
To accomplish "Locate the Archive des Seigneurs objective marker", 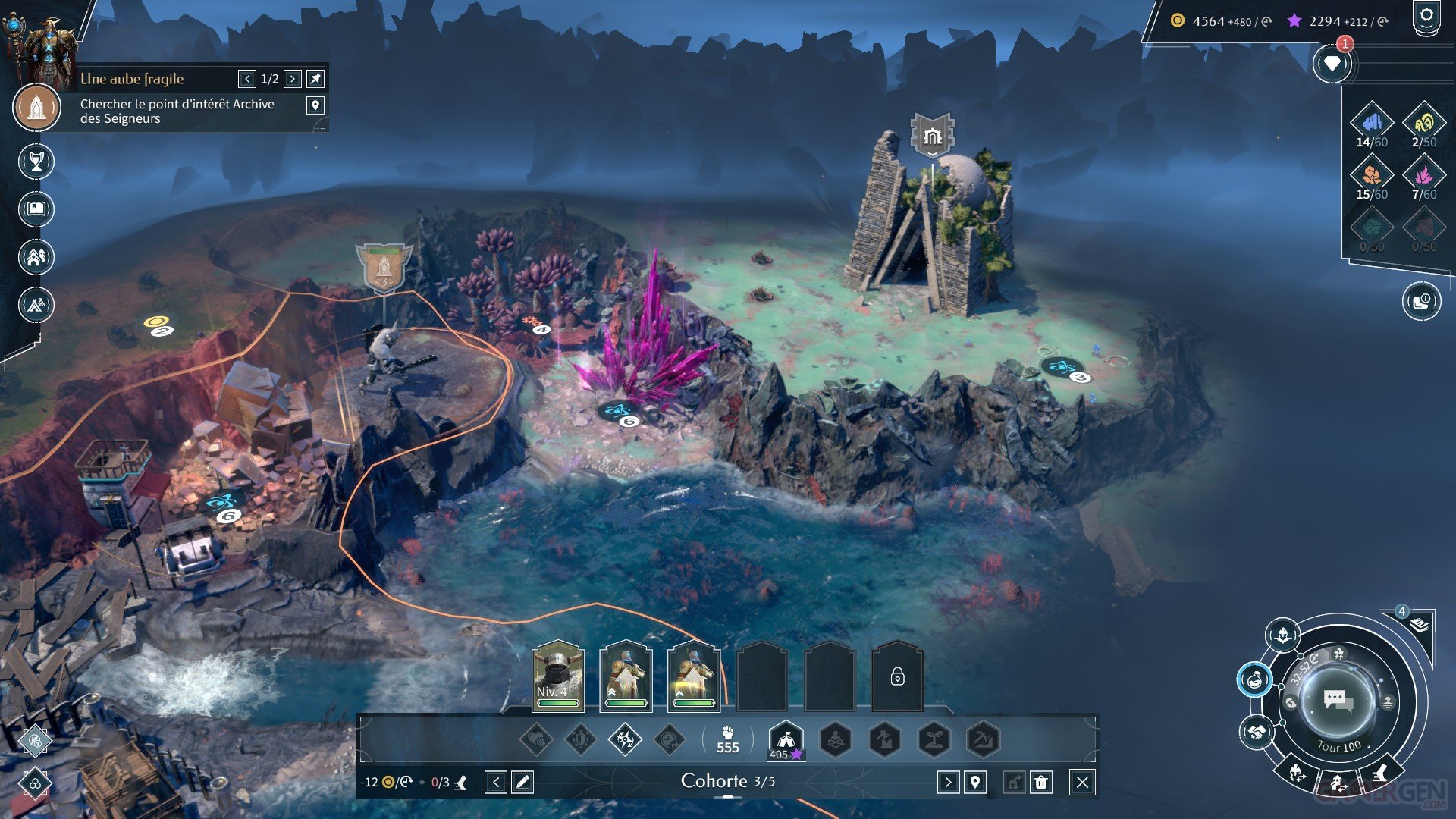I will pyautogui.click(x=315, y=105).
